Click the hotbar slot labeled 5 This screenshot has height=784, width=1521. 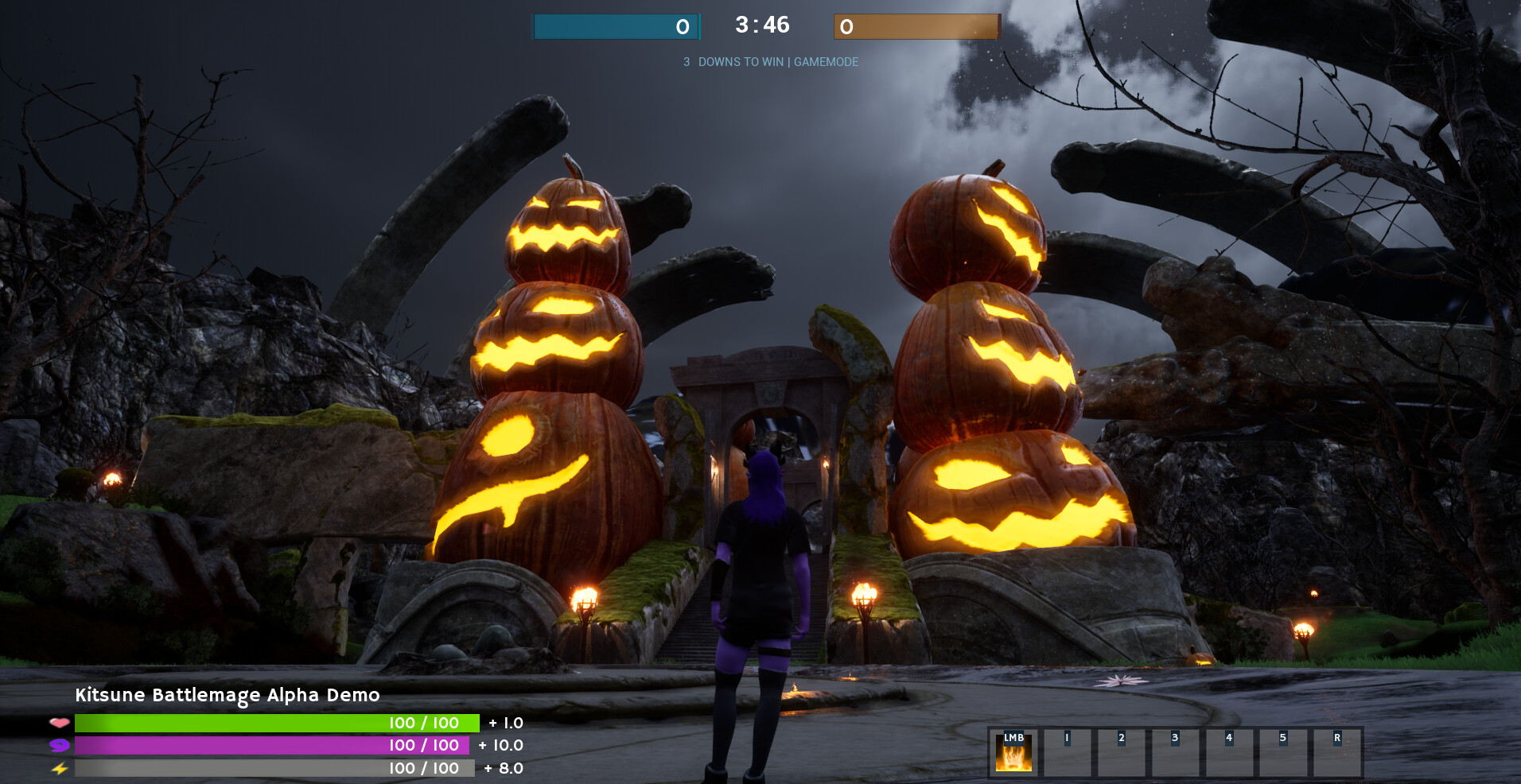[x=1285, y=751]
